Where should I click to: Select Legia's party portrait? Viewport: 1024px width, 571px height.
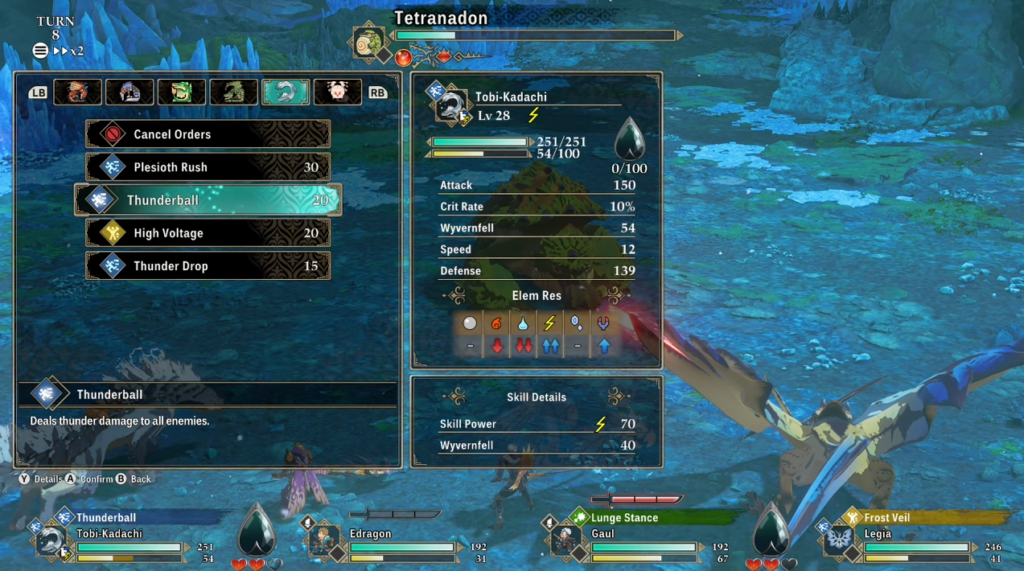point(836,540)
